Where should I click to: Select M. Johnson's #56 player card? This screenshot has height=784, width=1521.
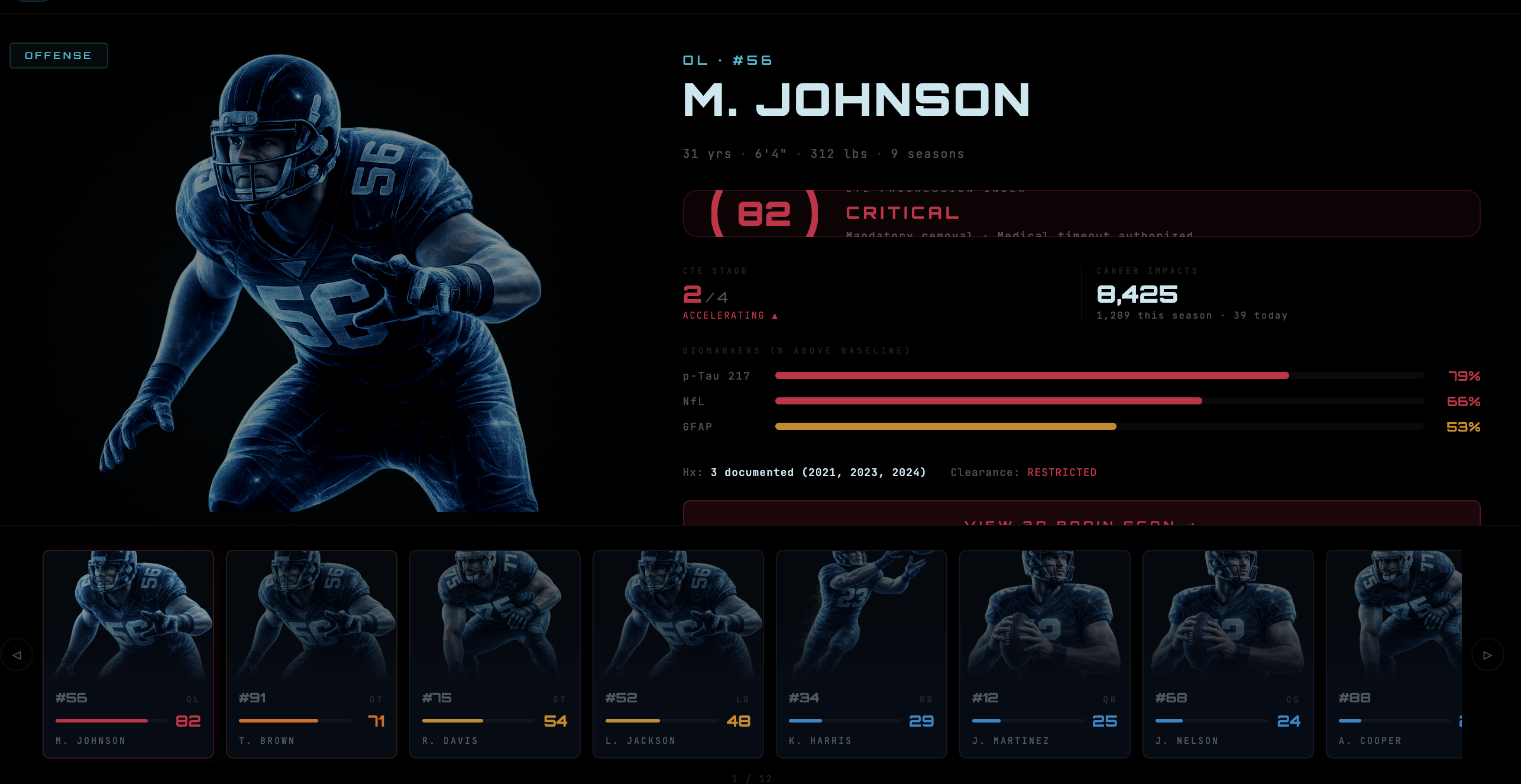point(128,654)
